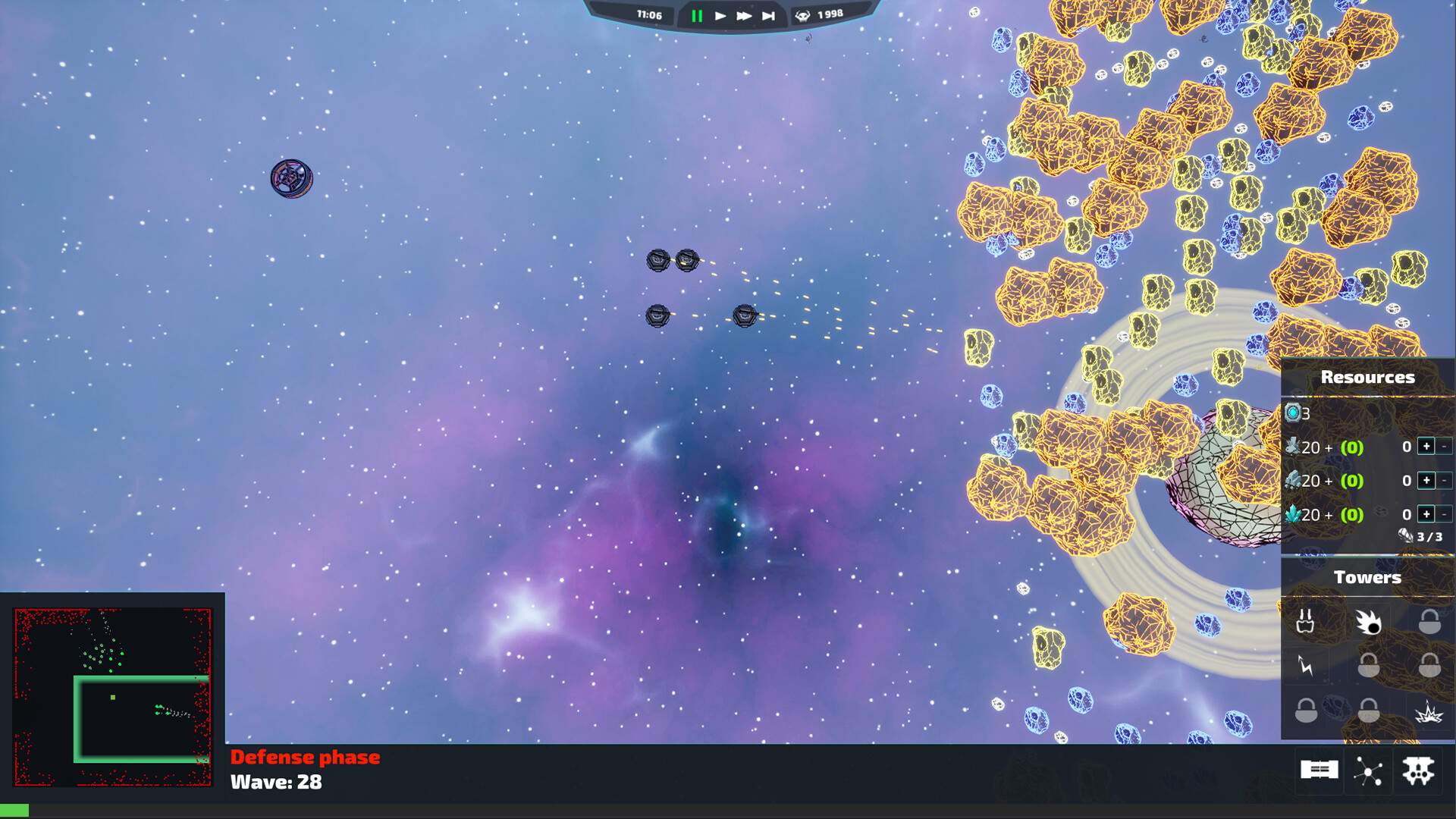This screenshot has width=1456, height=819.
Task: Enable fast-forward game speed
Action: click(745, 14)
